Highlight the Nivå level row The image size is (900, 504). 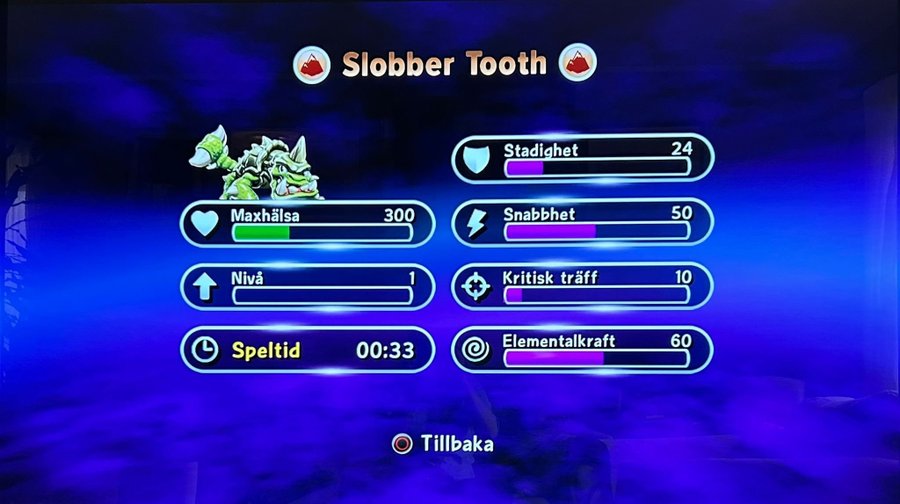[307, 287]
